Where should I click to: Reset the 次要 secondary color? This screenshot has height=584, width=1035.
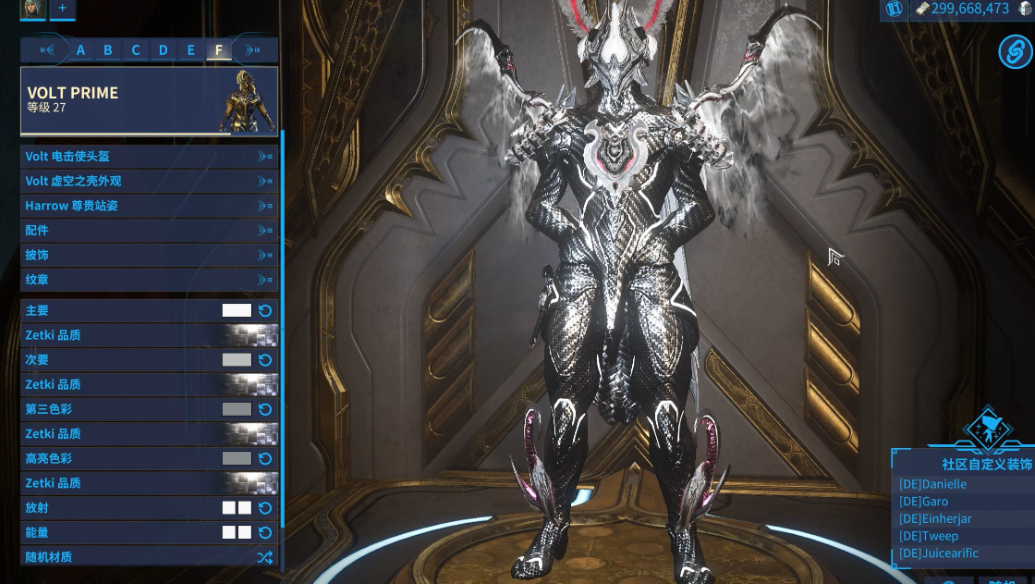[266, 360]
